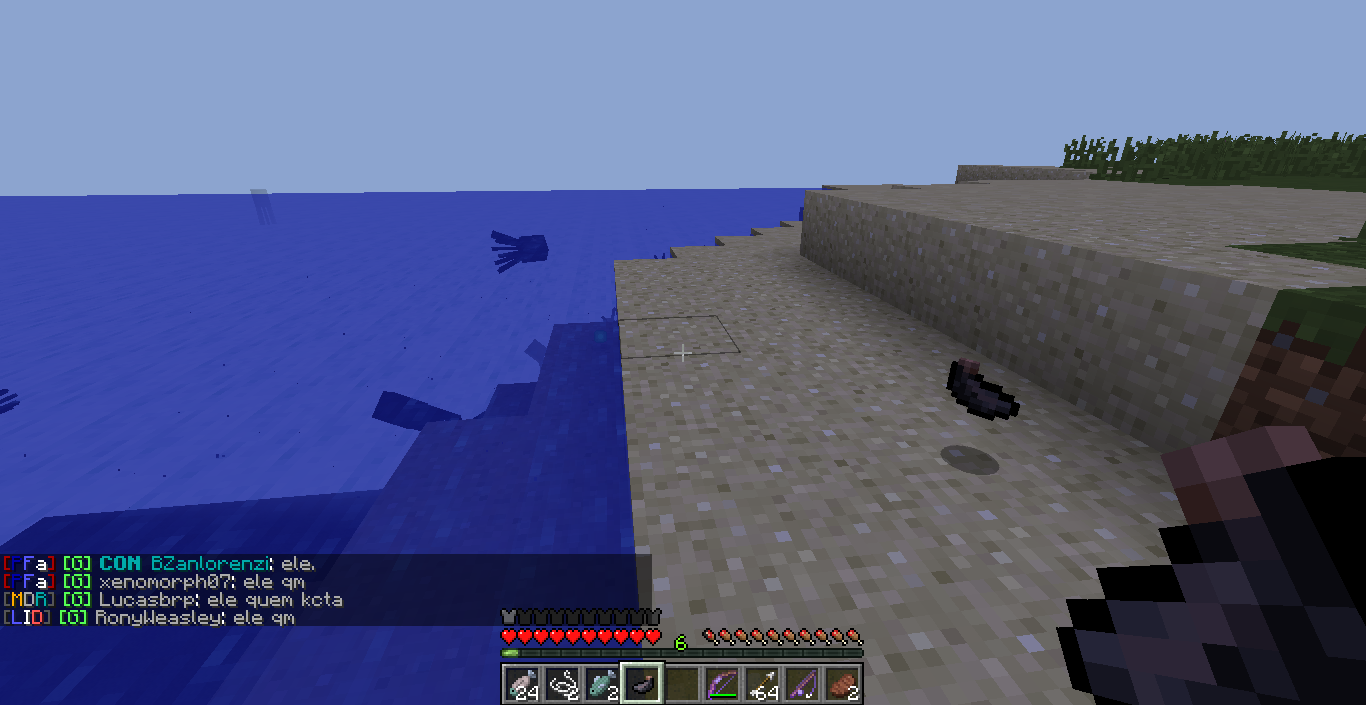Image resolution: width=1366 pixels, height=705 pixels.
Task: Select the empty hotbar slot
Action: 682,685
